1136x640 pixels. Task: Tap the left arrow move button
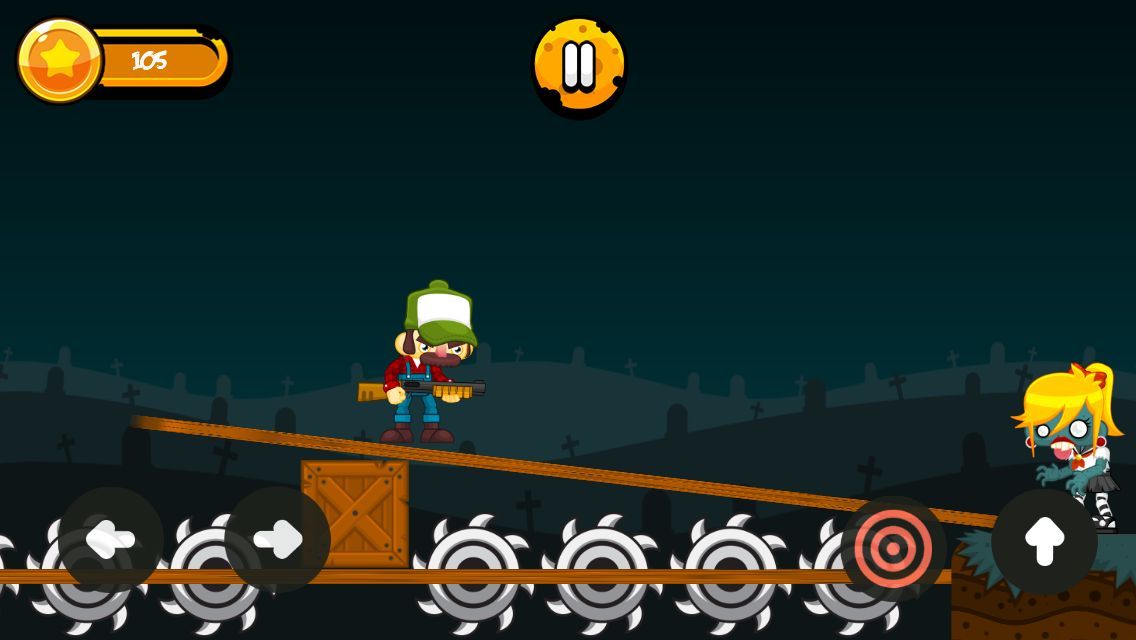coord(110,540)
